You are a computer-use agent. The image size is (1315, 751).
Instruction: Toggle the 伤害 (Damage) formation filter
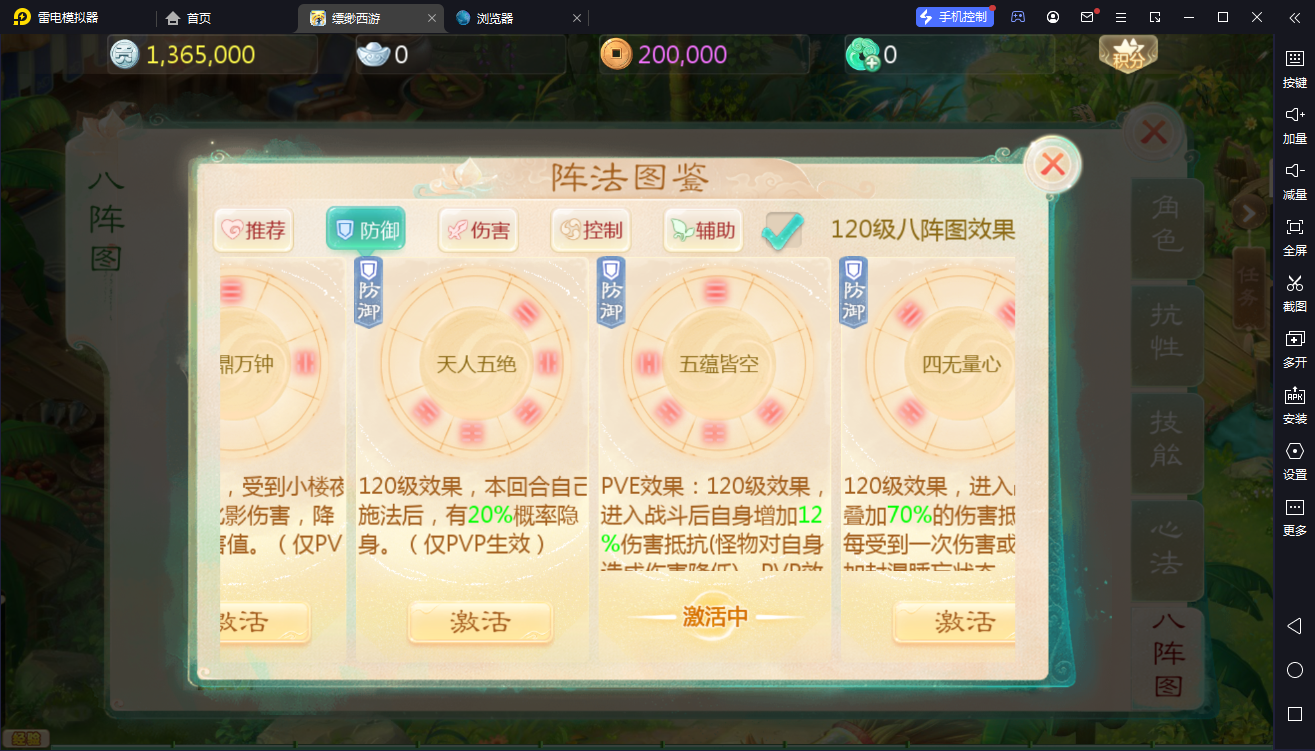478,230
